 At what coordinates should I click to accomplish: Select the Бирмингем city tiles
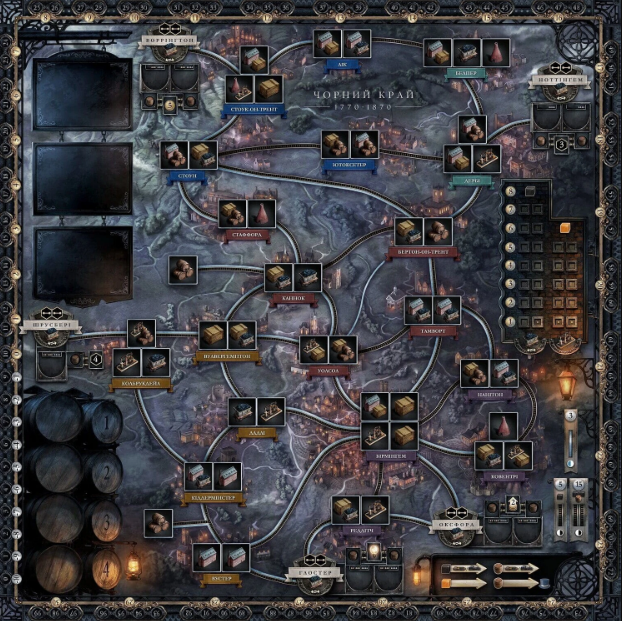[390, 421]
